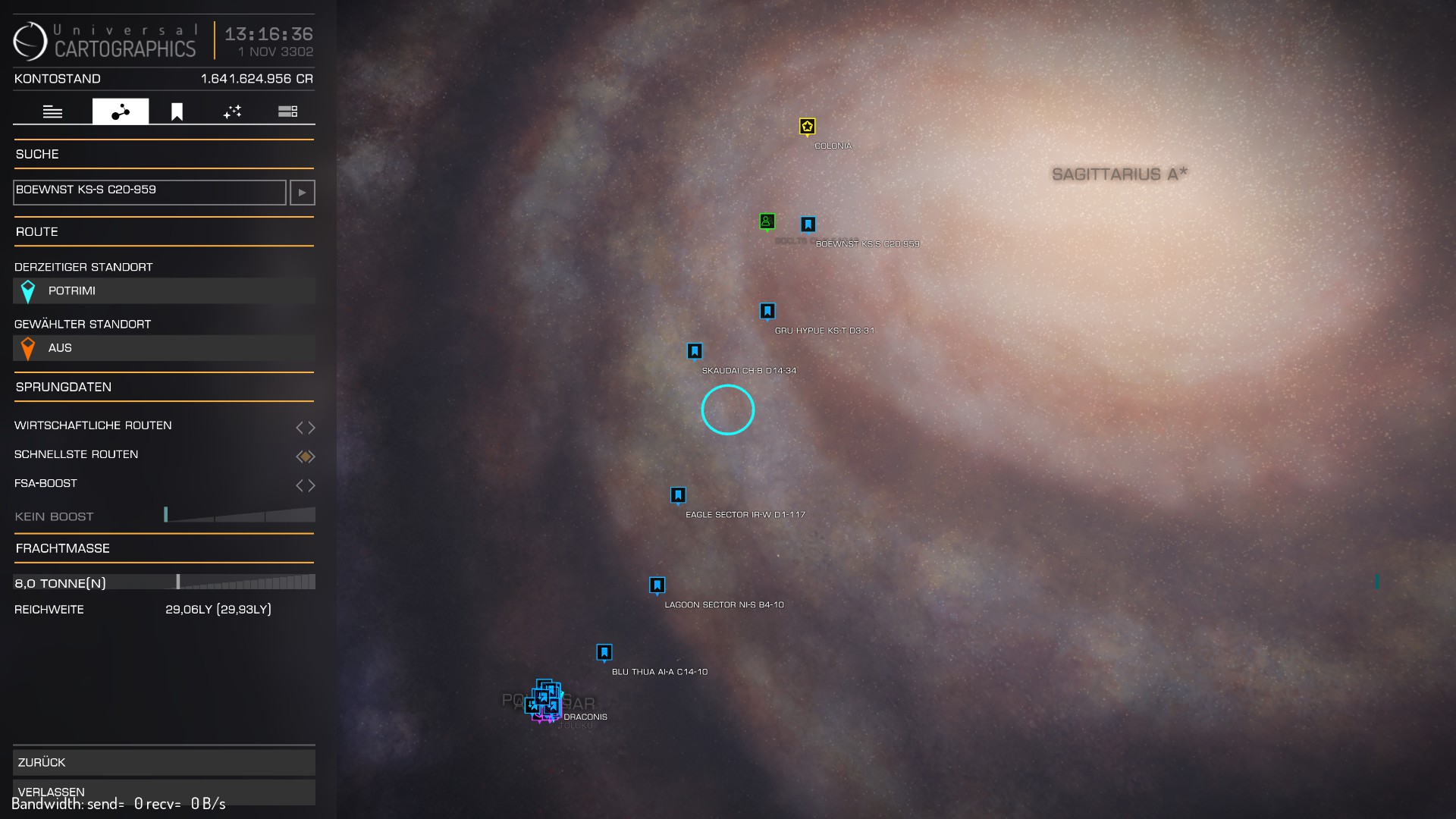Switch to the bookmarks tab
Viewport: 1456px width, 819px height.
(x=177, y=112)
